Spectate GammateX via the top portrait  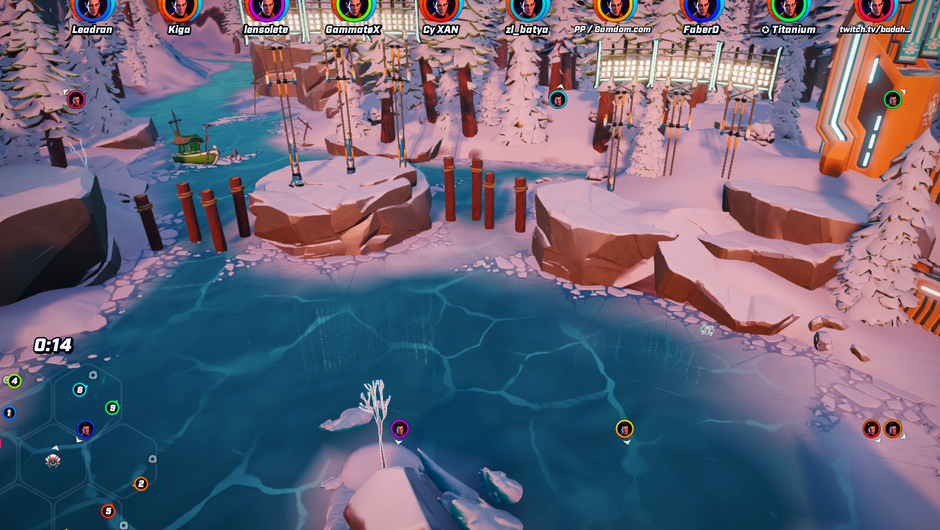click(x=353, y=9)
